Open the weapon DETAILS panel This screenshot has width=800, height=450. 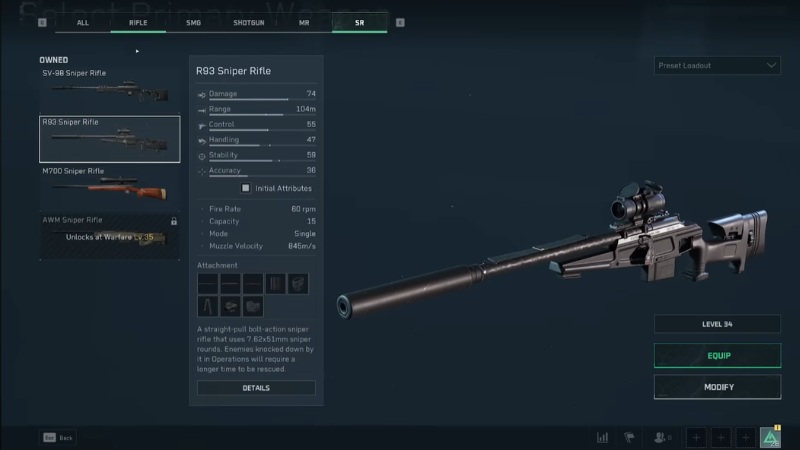pyautogui.click(x=256, y=388)
